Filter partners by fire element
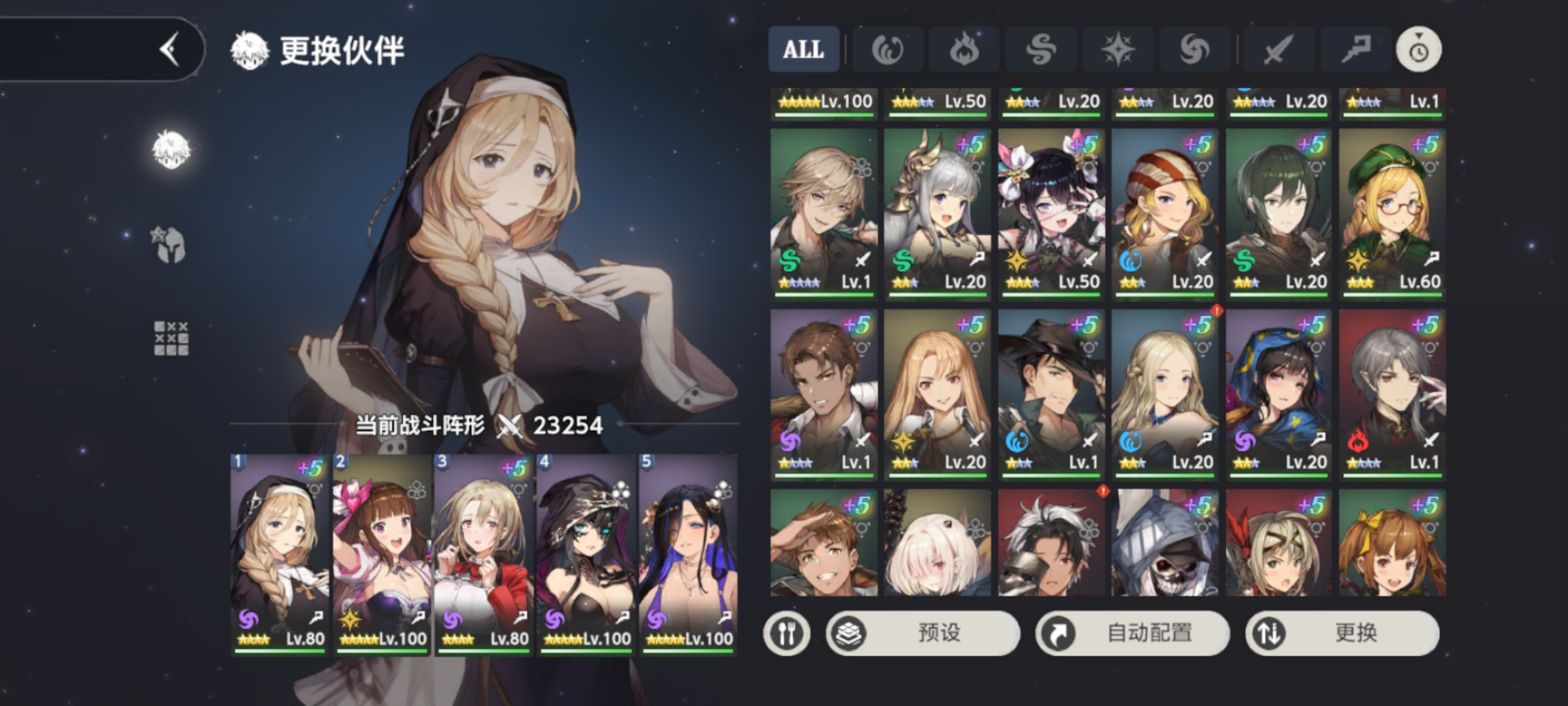 (x=963, y=50)
